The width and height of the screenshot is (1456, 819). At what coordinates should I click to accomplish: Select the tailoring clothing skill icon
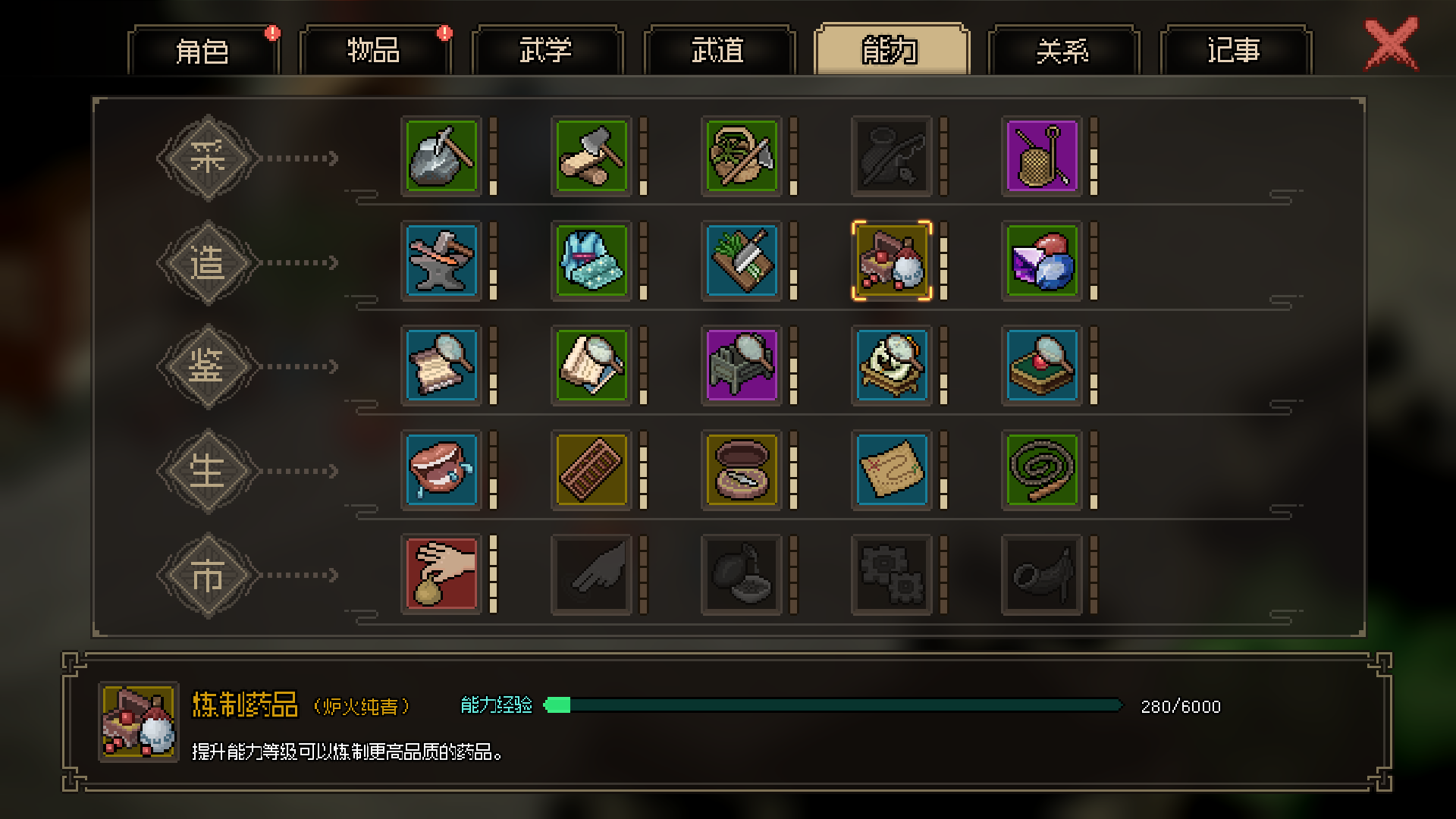591,261
